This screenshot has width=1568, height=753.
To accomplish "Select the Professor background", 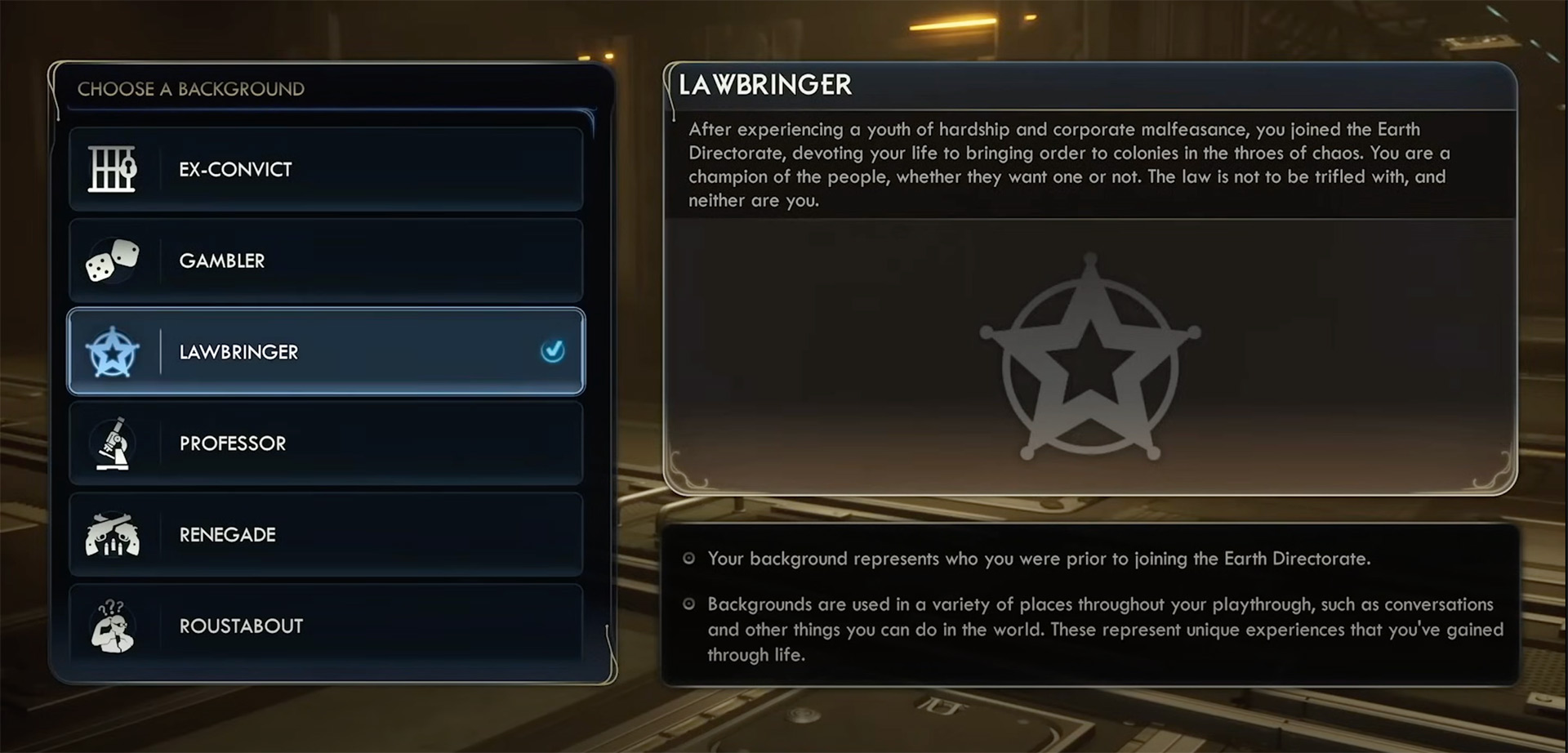I will [325, 443].
